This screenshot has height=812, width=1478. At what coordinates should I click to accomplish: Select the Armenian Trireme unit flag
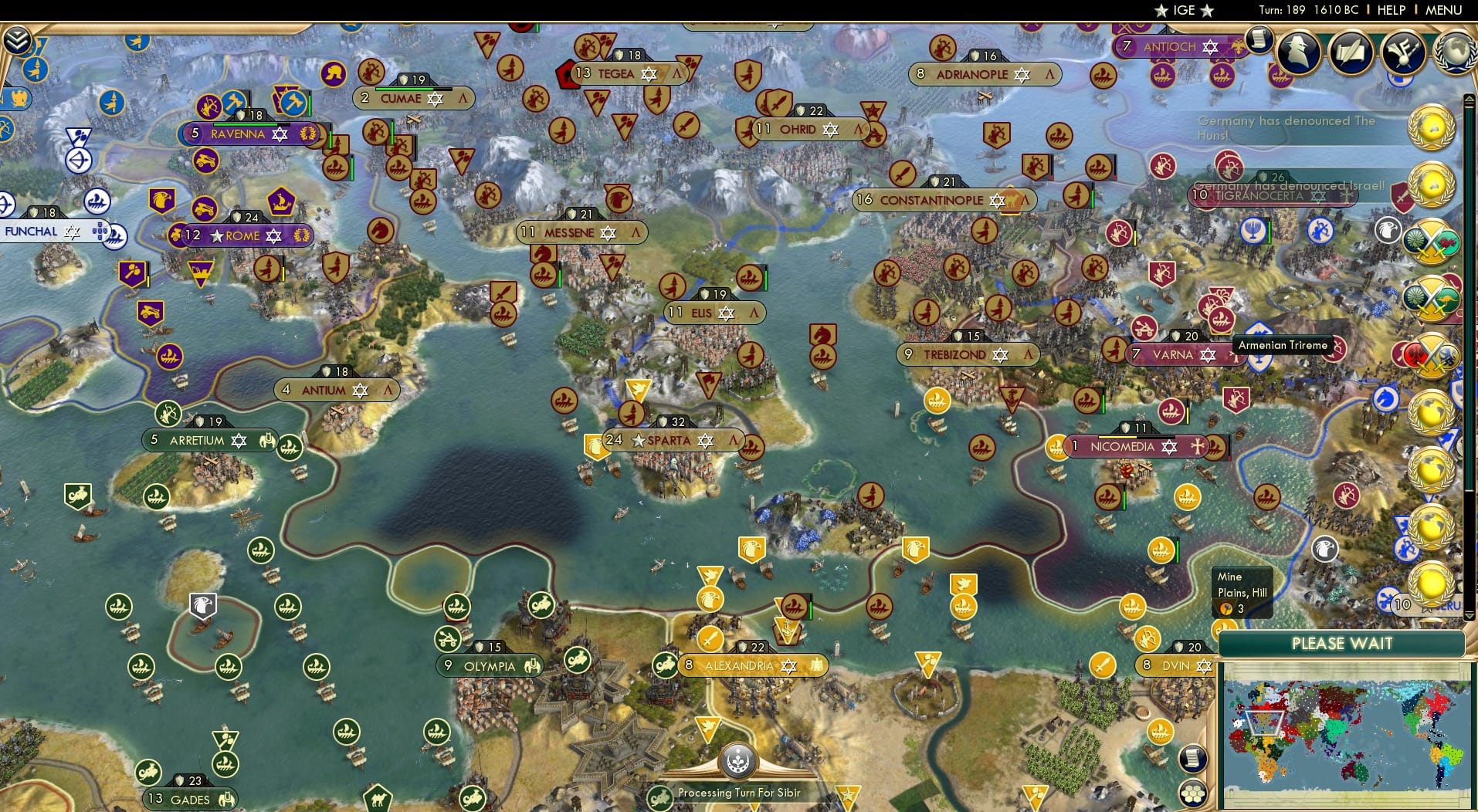point(1258,357)
